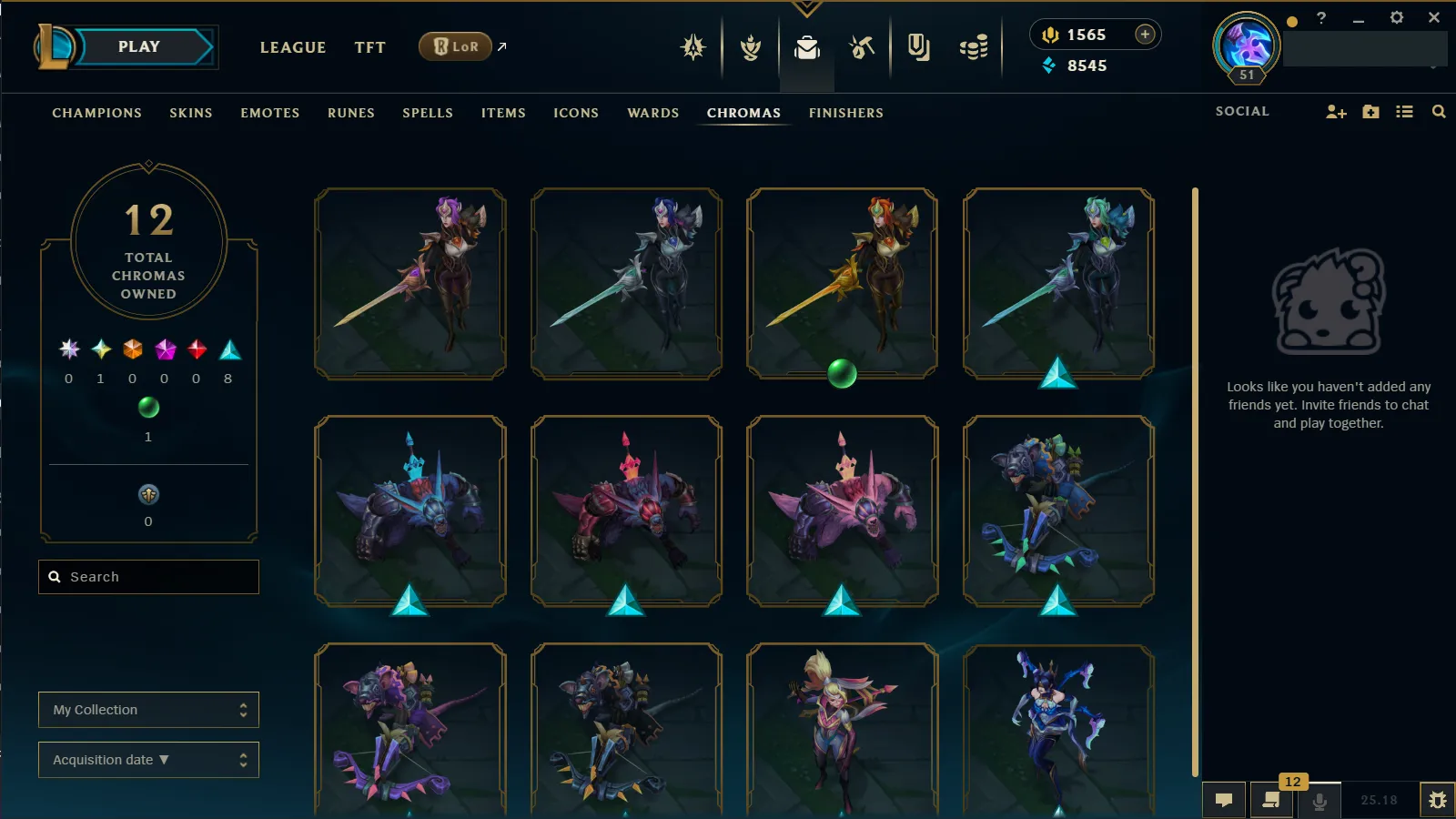Open the summoner profile icon
Viewport: 1456px width, 819px height.
[1246, 45]
